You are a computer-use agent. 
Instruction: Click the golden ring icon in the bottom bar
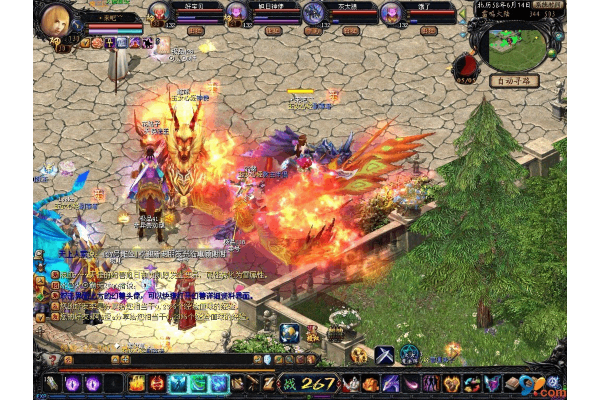pyautogui.click(x=451, y=383)
